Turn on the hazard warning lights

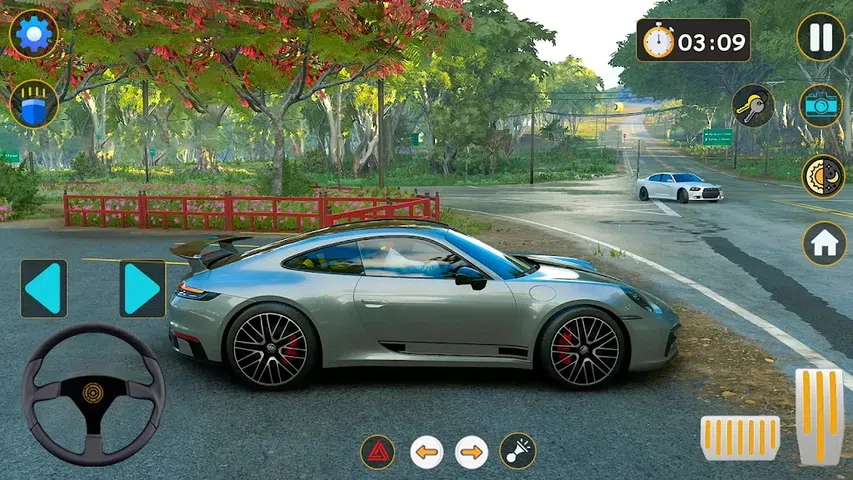tap(377, 452)
